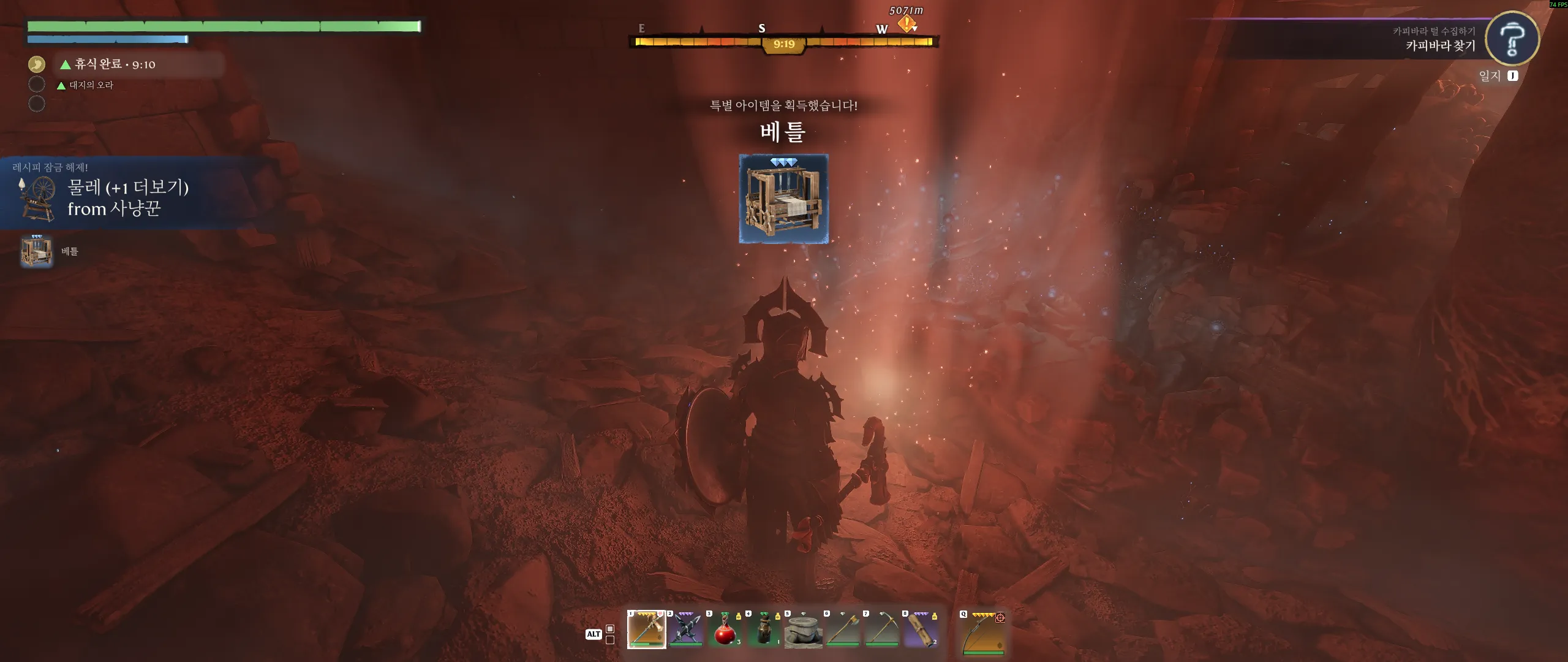Open the quest journal question mark icon

tap(1512, 39)
